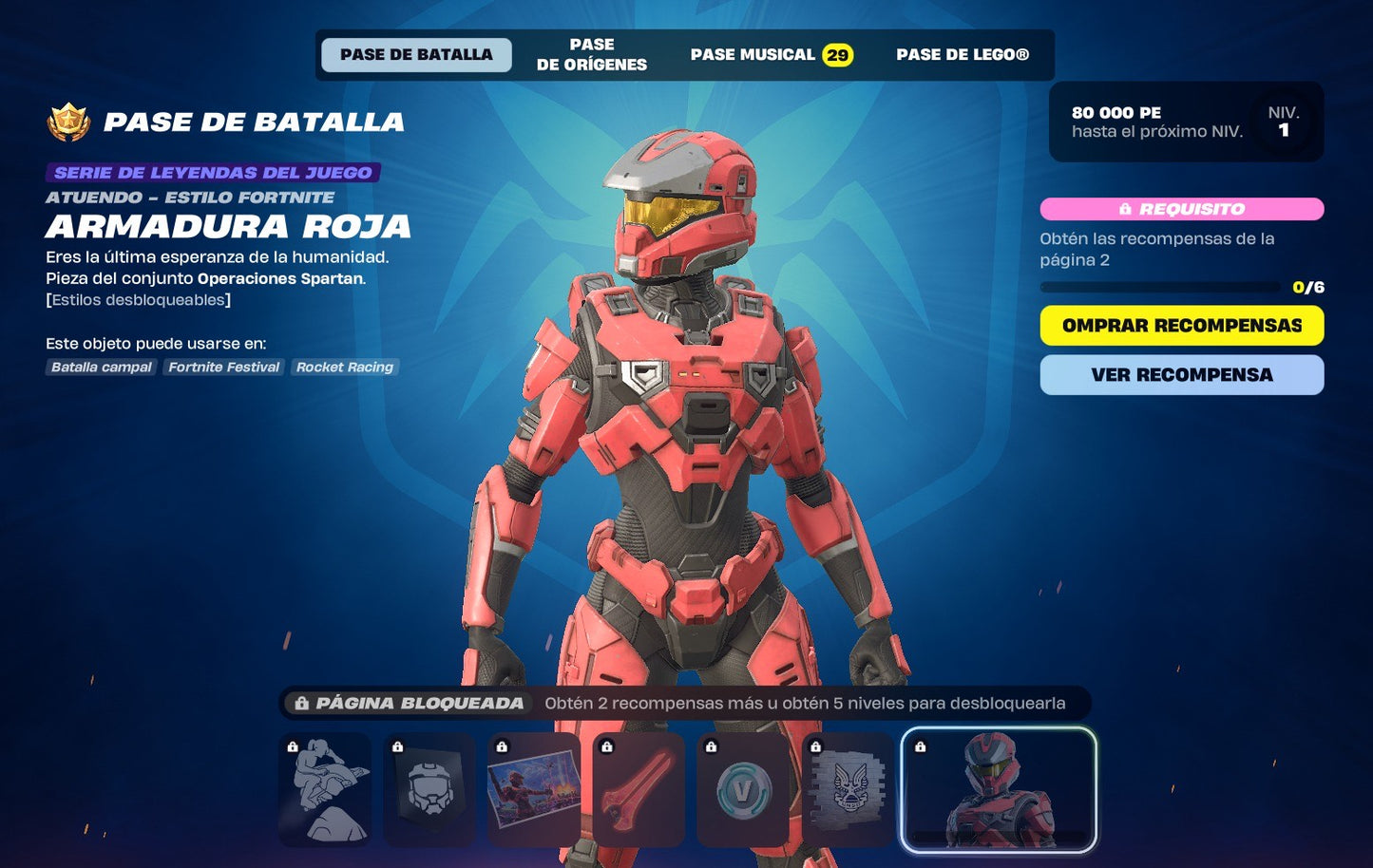
Task: Select the Pase Musical tab
Action: (x=771, y=55)
